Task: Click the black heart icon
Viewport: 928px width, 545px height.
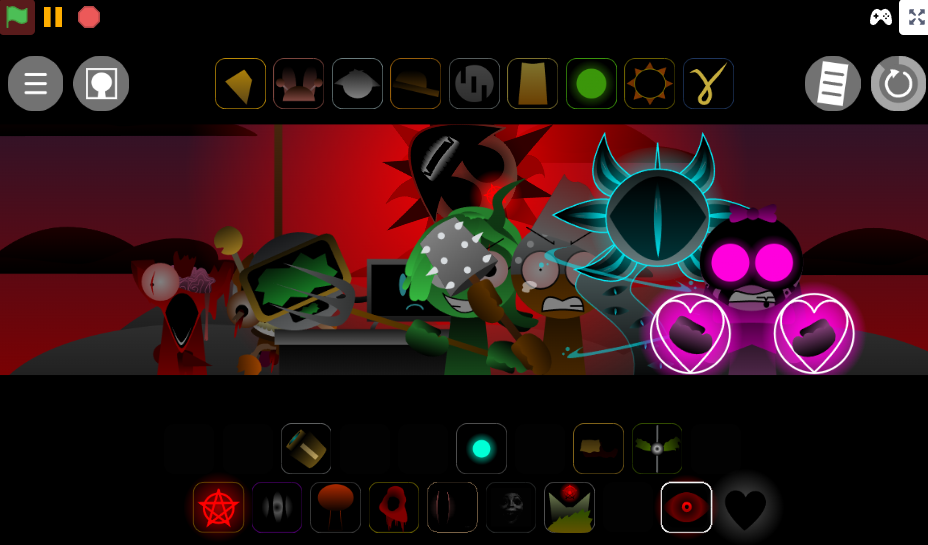Action: tap(745, 508)
